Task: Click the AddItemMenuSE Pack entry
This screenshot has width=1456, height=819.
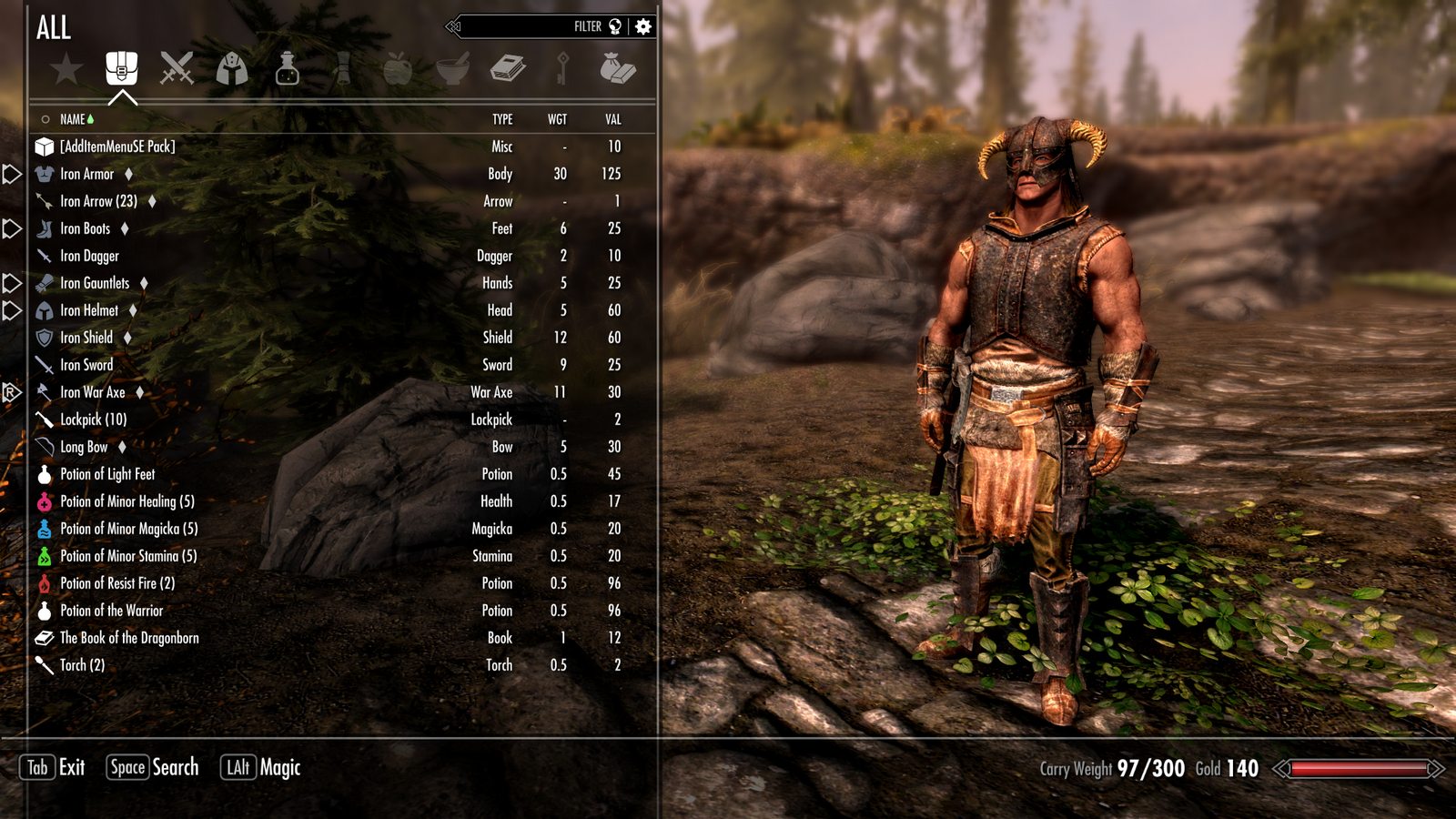Action: point(117,147)
